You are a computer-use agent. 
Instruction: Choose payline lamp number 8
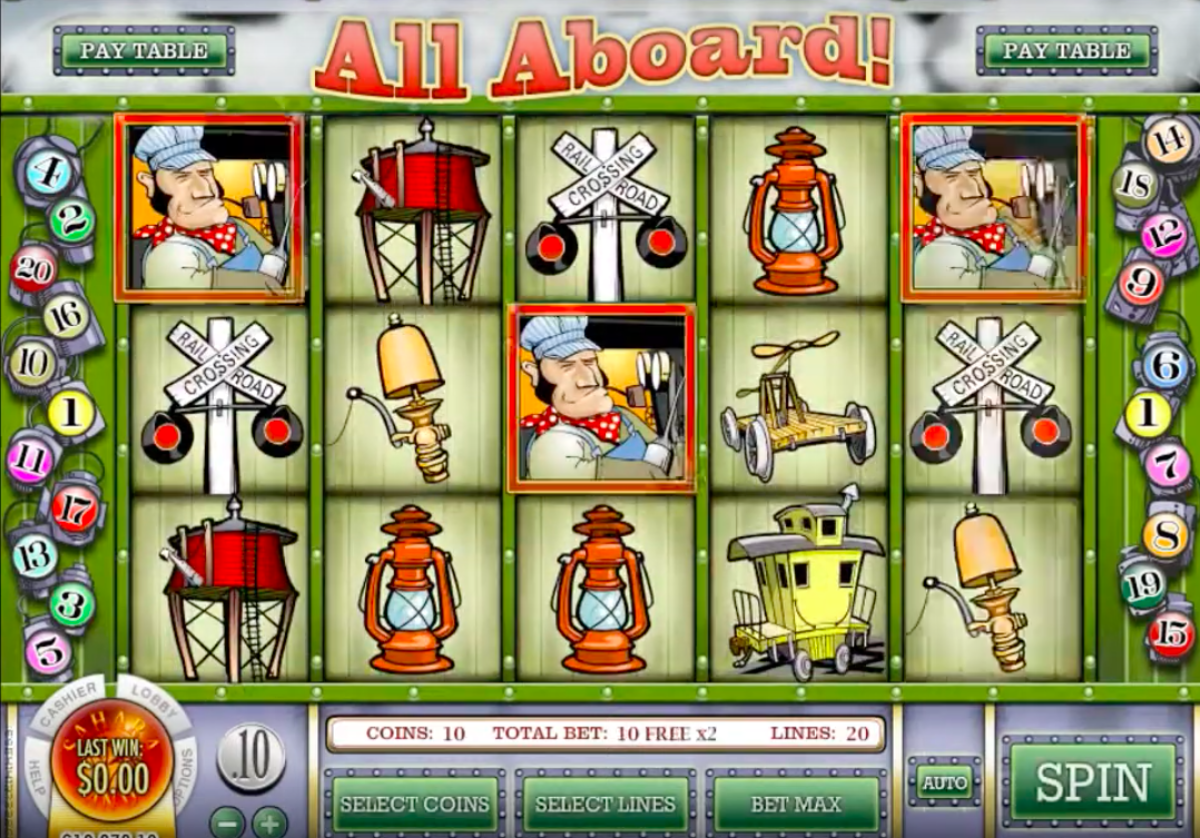(x=1166, y=535)
